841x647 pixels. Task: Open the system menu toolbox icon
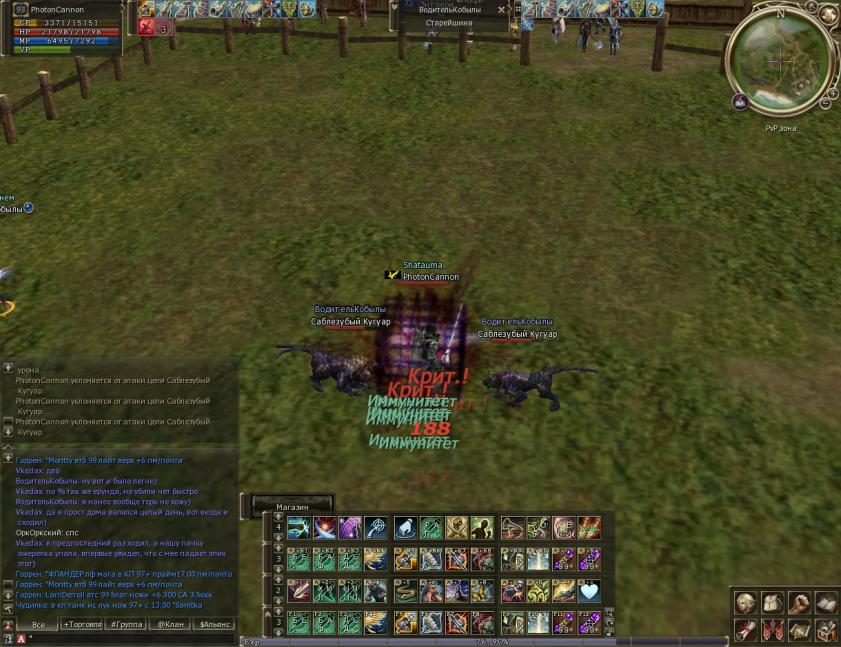[825, 630]
